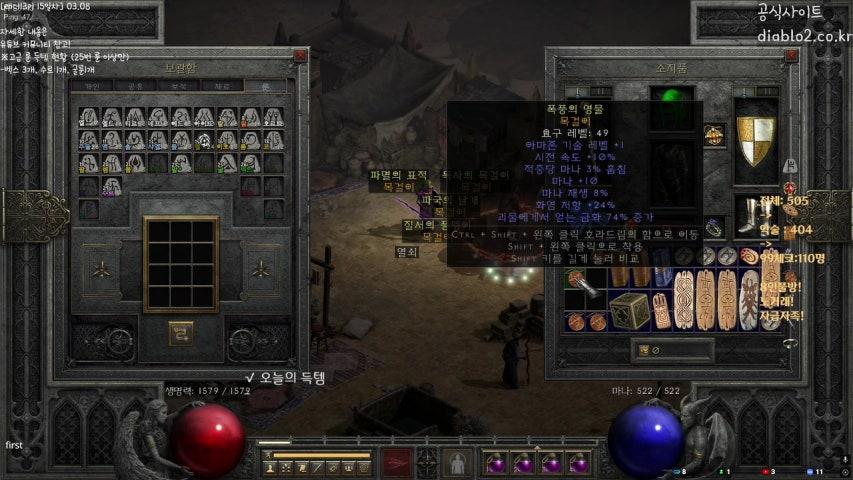853x480 pixels.
Task: Open the red left-click skill selector
Action: click(397, 463)
